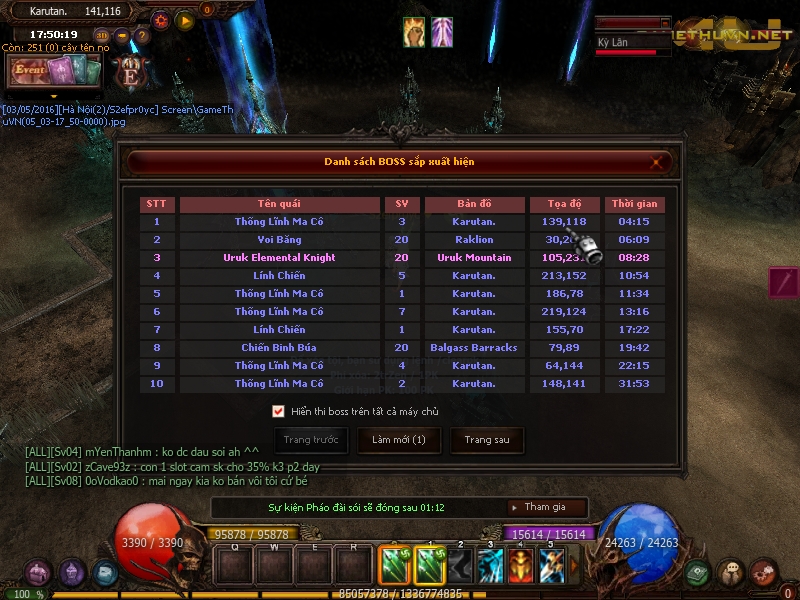This screenshot has height=600, width=800.
Task: Click the orange play arrow button
Action: (x=185, y=19)
